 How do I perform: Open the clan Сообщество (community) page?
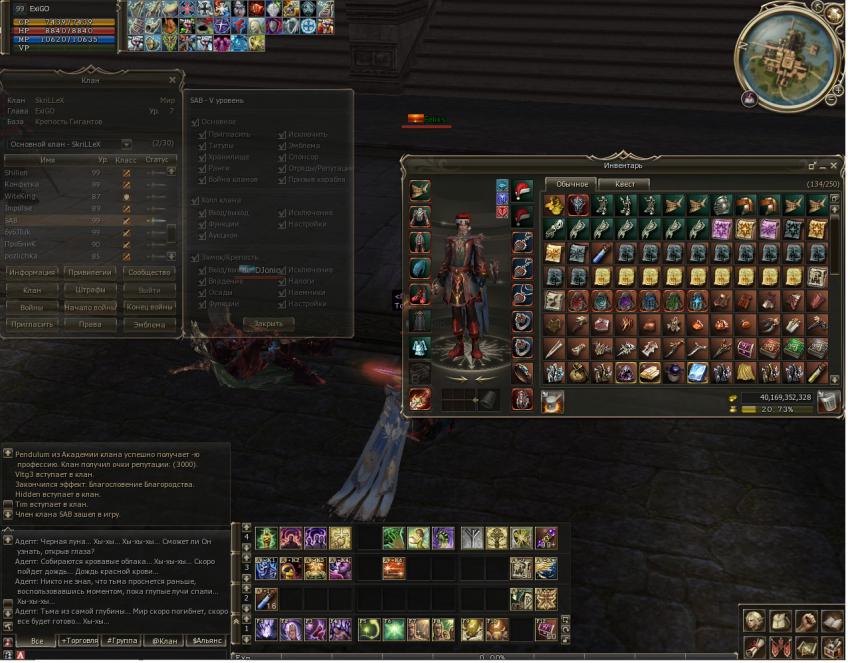click(x=149, y=272)
